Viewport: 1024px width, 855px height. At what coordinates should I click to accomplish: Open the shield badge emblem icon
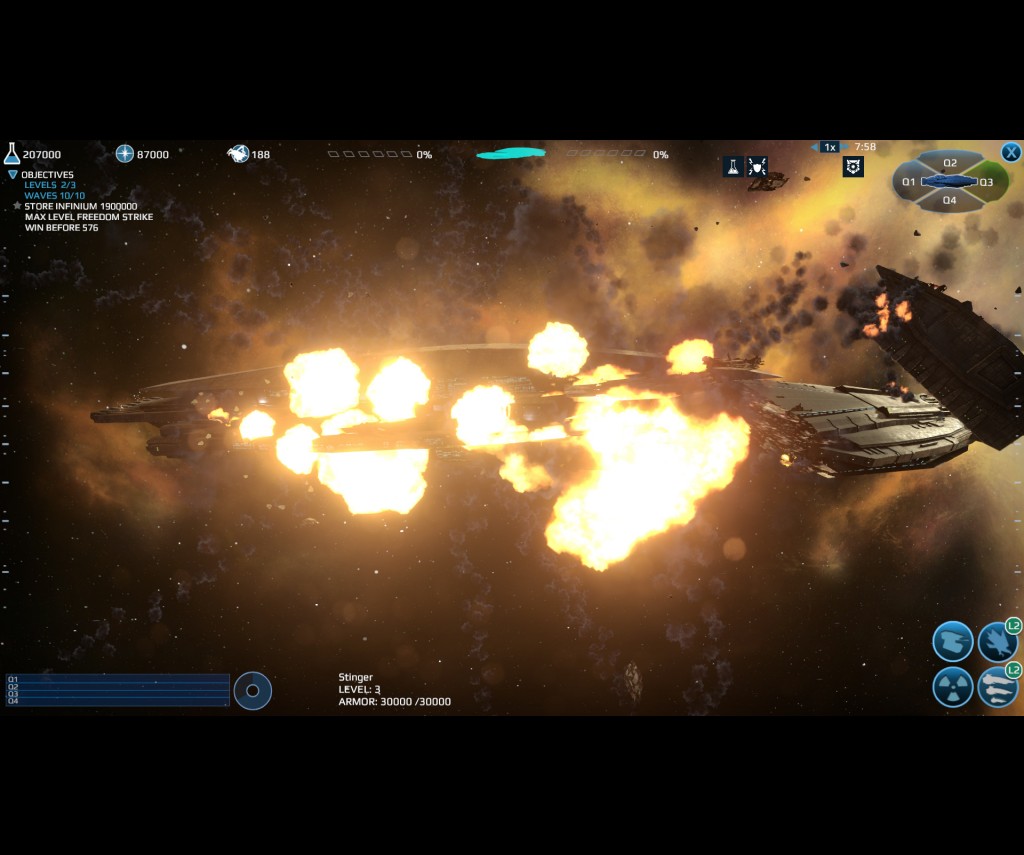(853, 167)
